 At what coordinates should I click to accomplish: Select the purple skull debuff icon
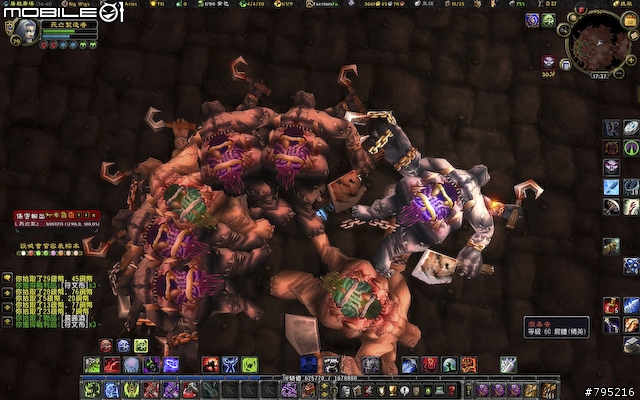533,20
